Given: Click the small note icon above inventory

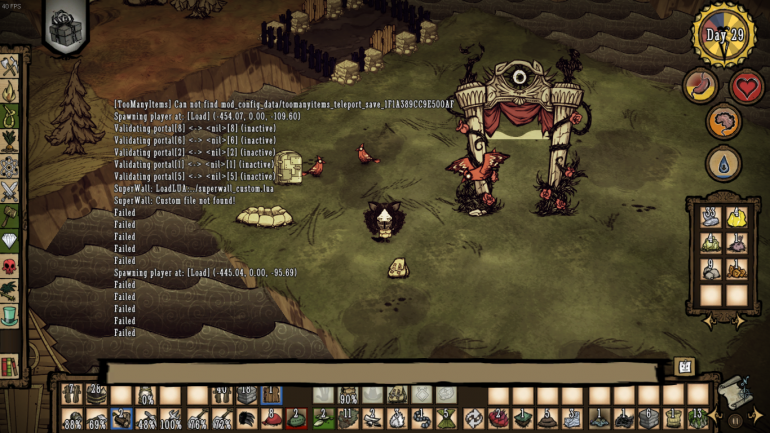Looking at the screenshot, I should pyautogui.click(x=684, y=366).
